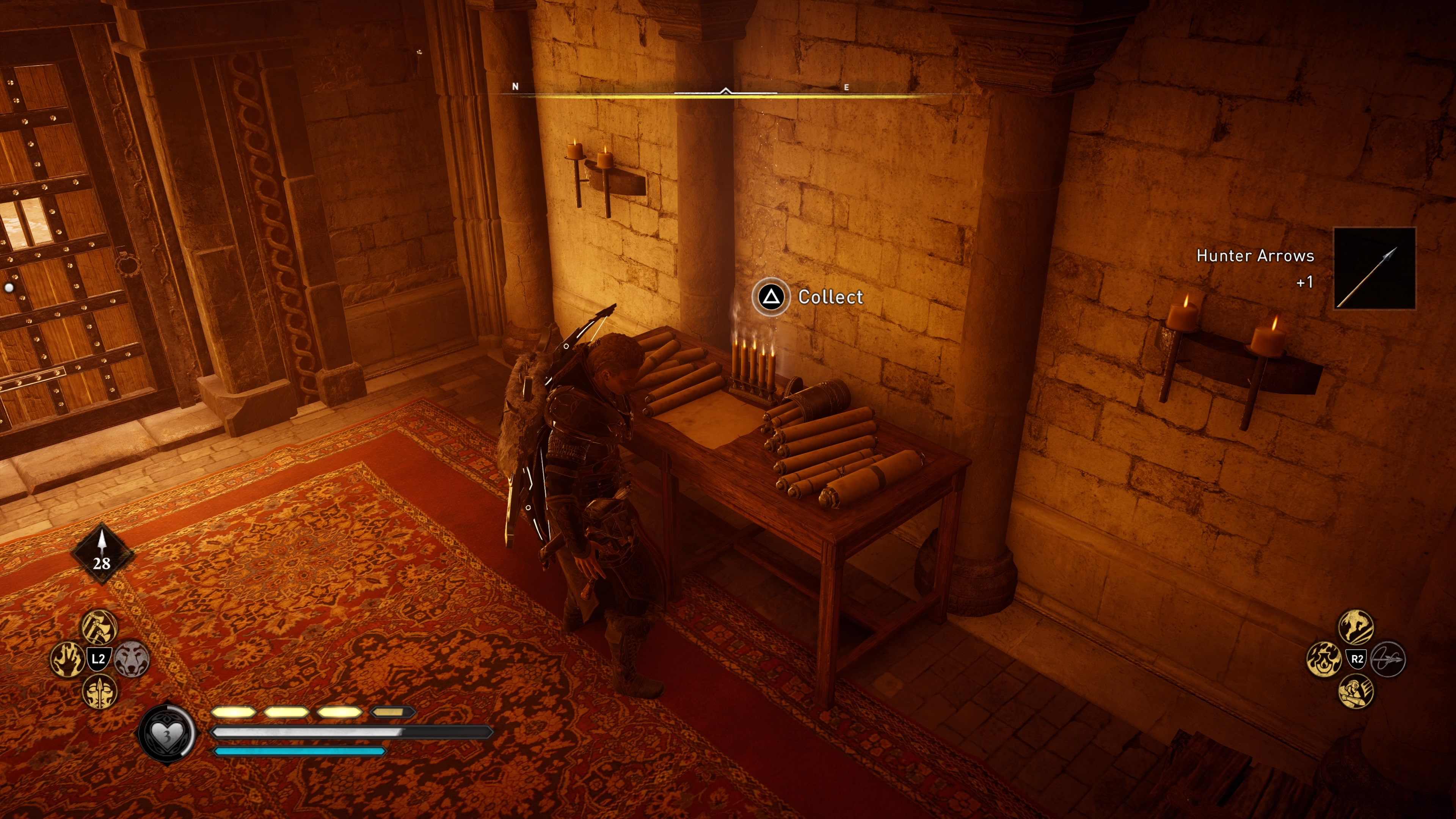Viewport: 1456px width, 819px height.
Task: Select the grey wolf head ability icon
Action: pos(132,660)
